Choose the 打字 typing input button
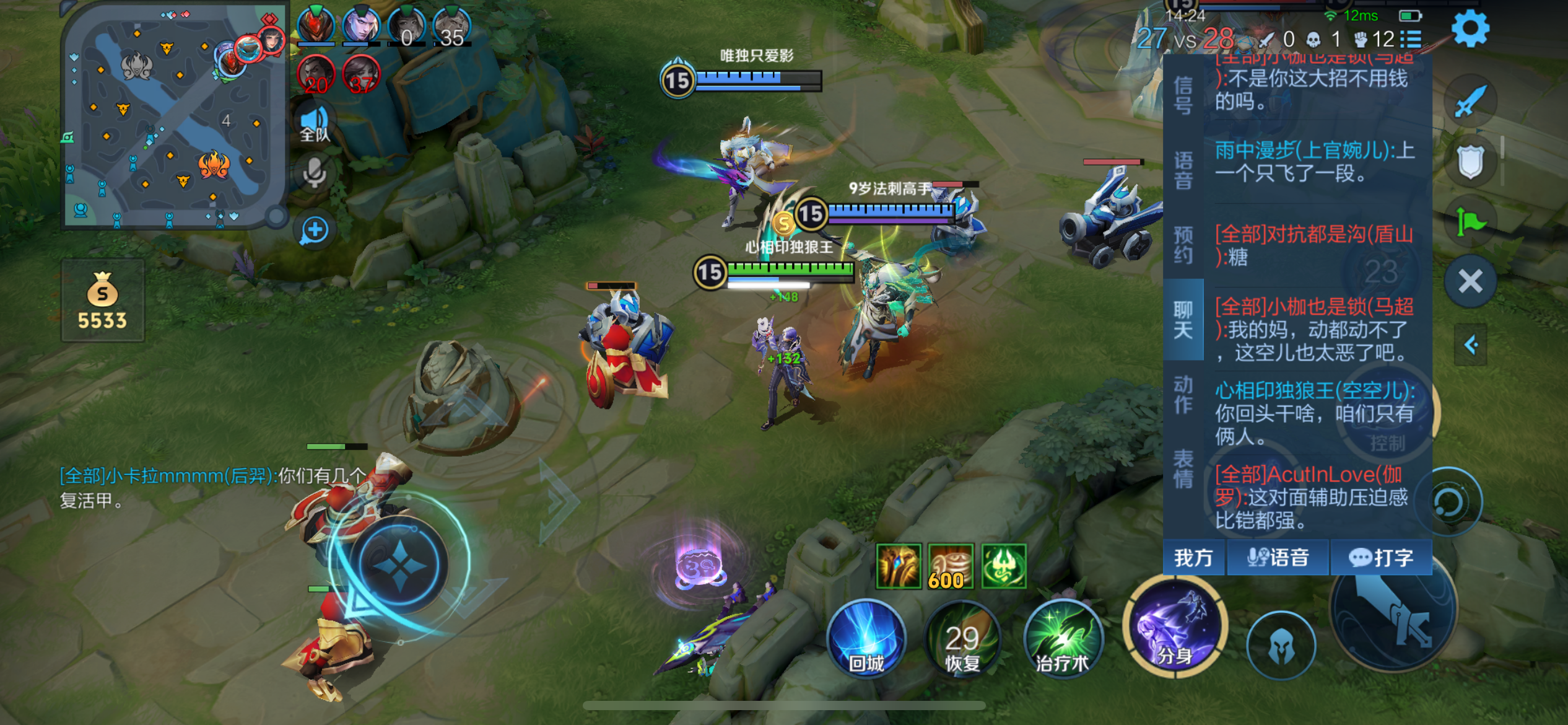 tap(1381, 558)
